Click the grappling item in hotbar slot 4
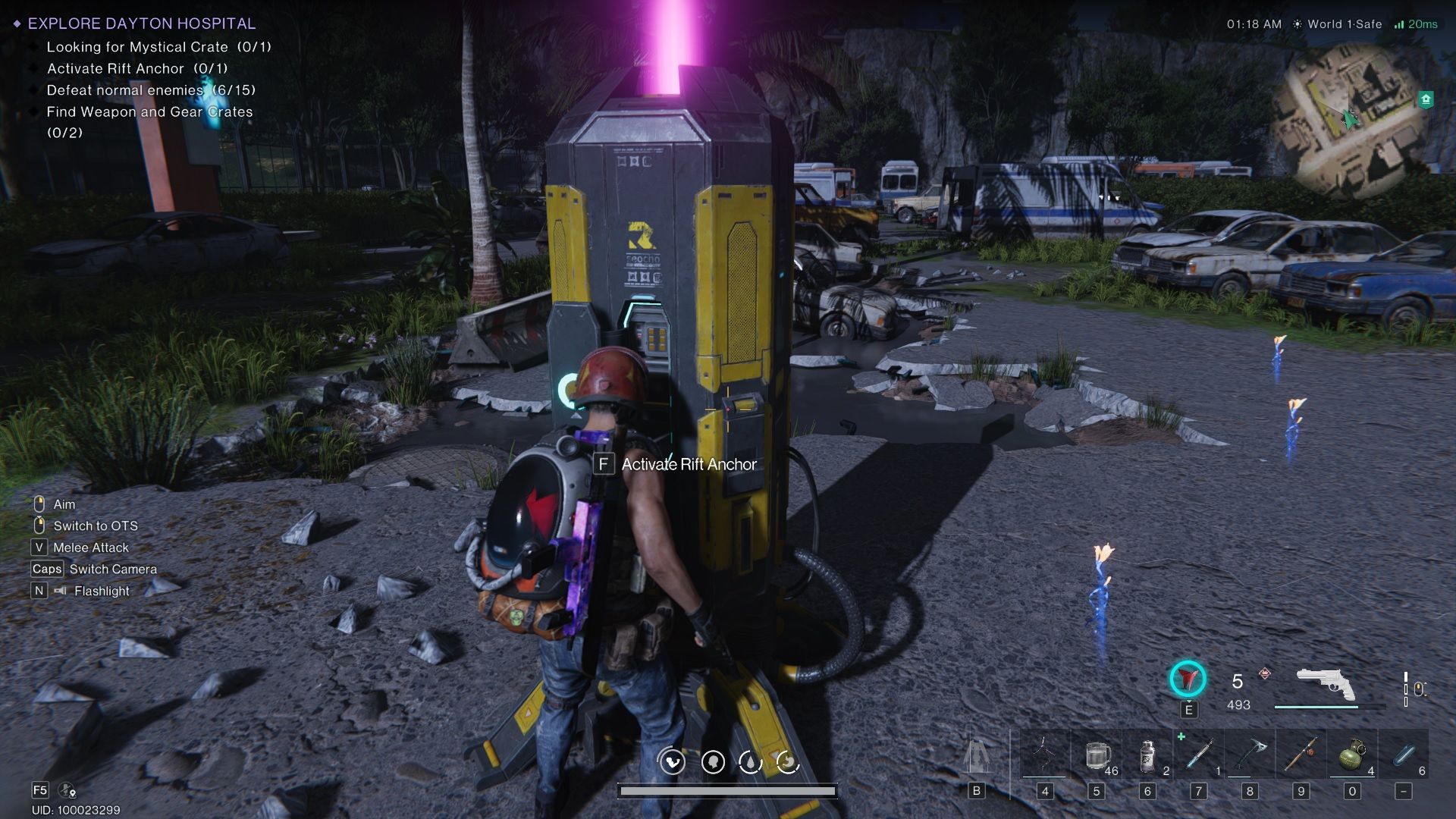 [x=1046, y=755]
